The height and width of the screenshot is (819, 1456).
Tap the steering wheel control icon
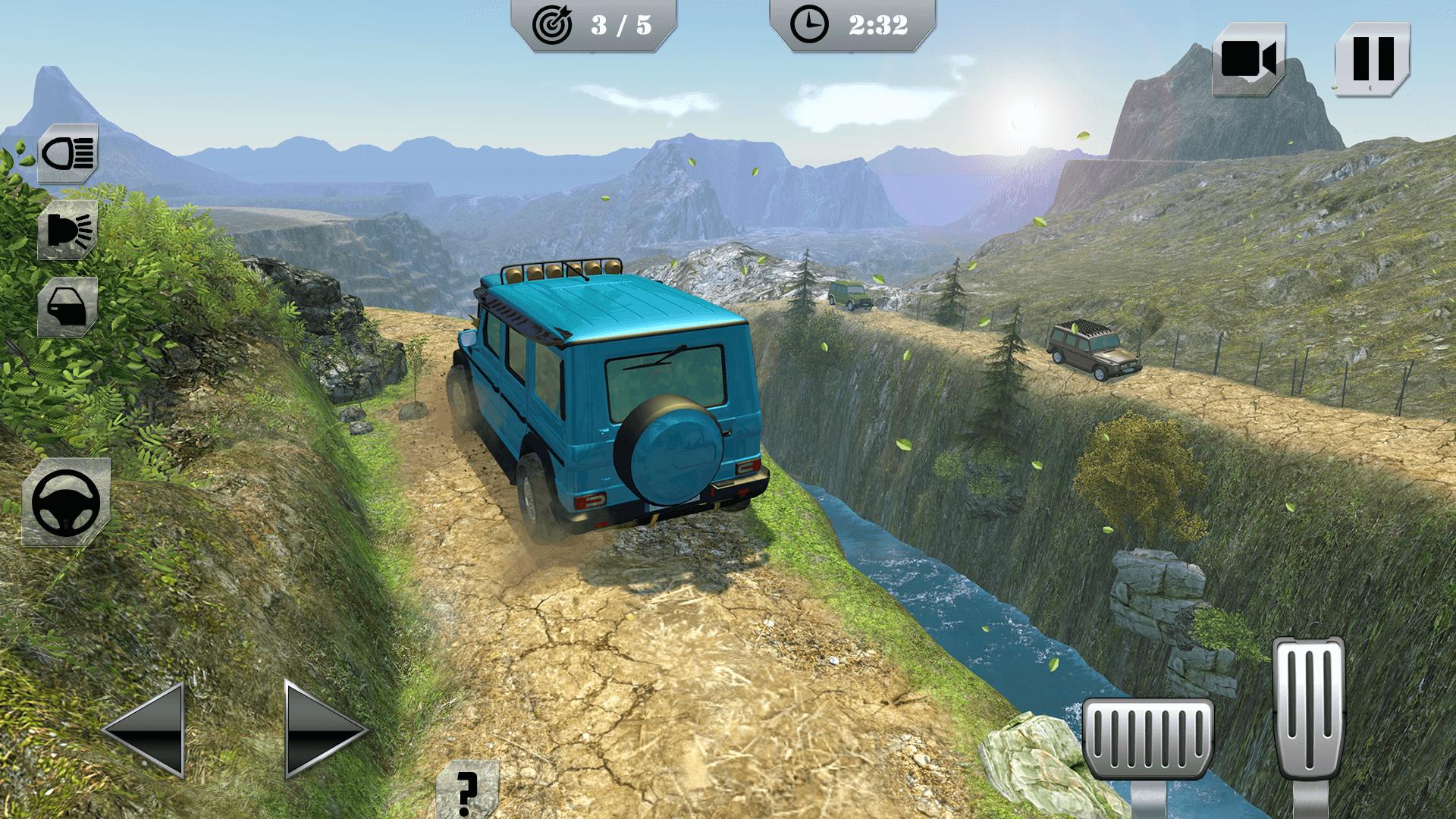pyautogui.click(x=66, y=502)
